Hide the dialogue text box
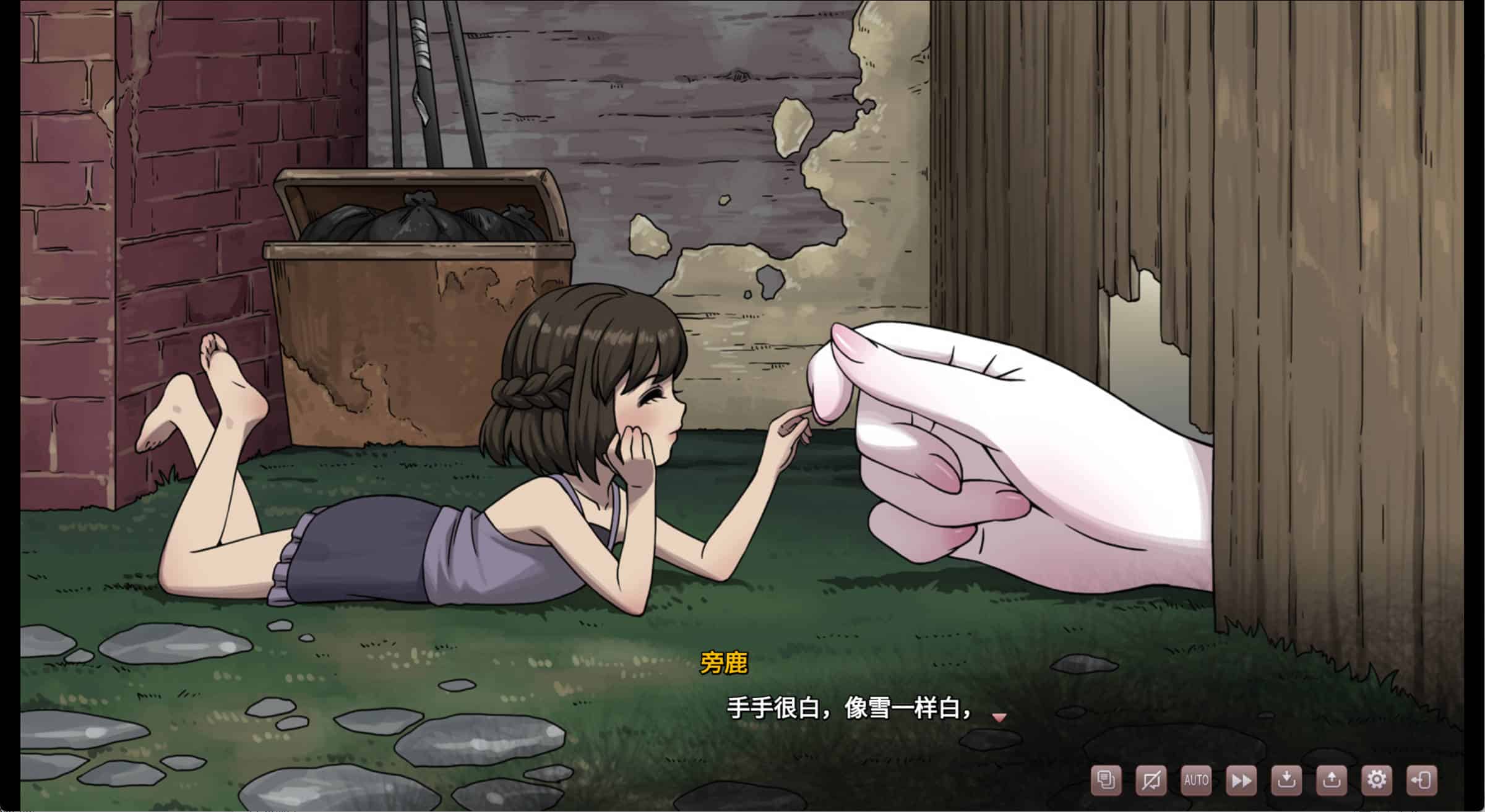 coord(1151,780)
